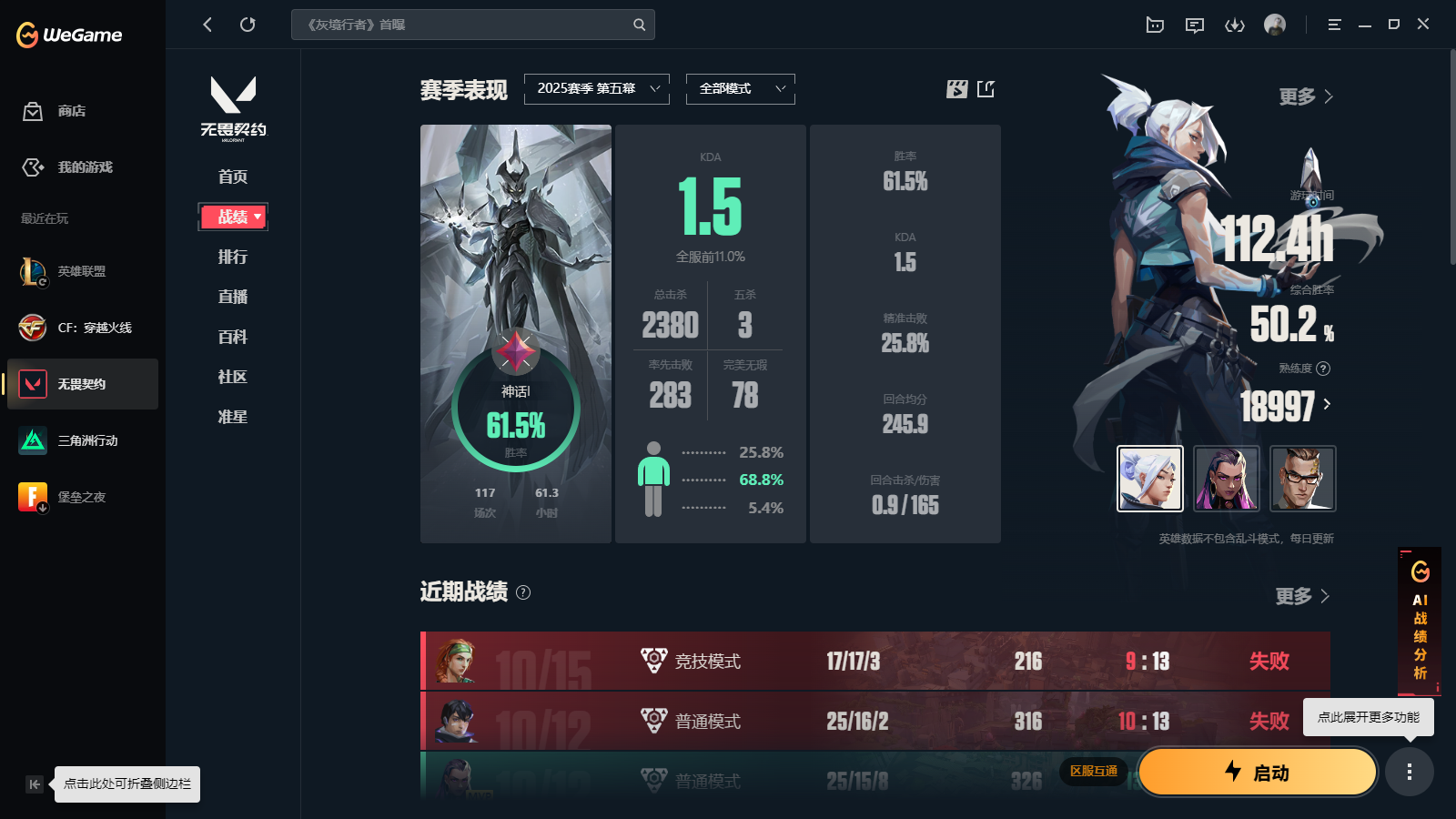Open the download manager in the title bar
Screen dimensions: 1456x819
1235,25
